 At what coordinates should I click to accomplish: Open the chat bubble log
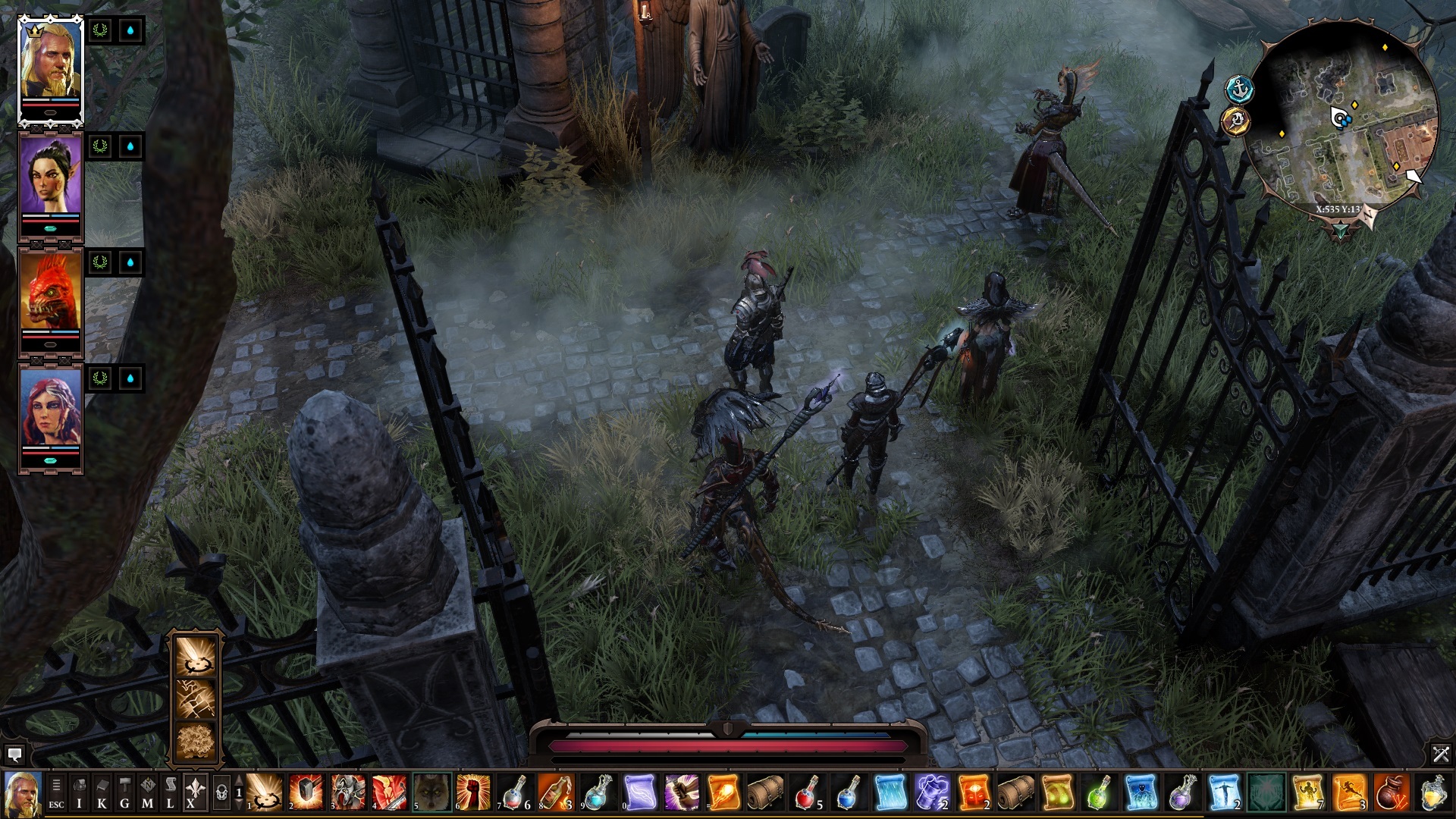tap(14, 754)
